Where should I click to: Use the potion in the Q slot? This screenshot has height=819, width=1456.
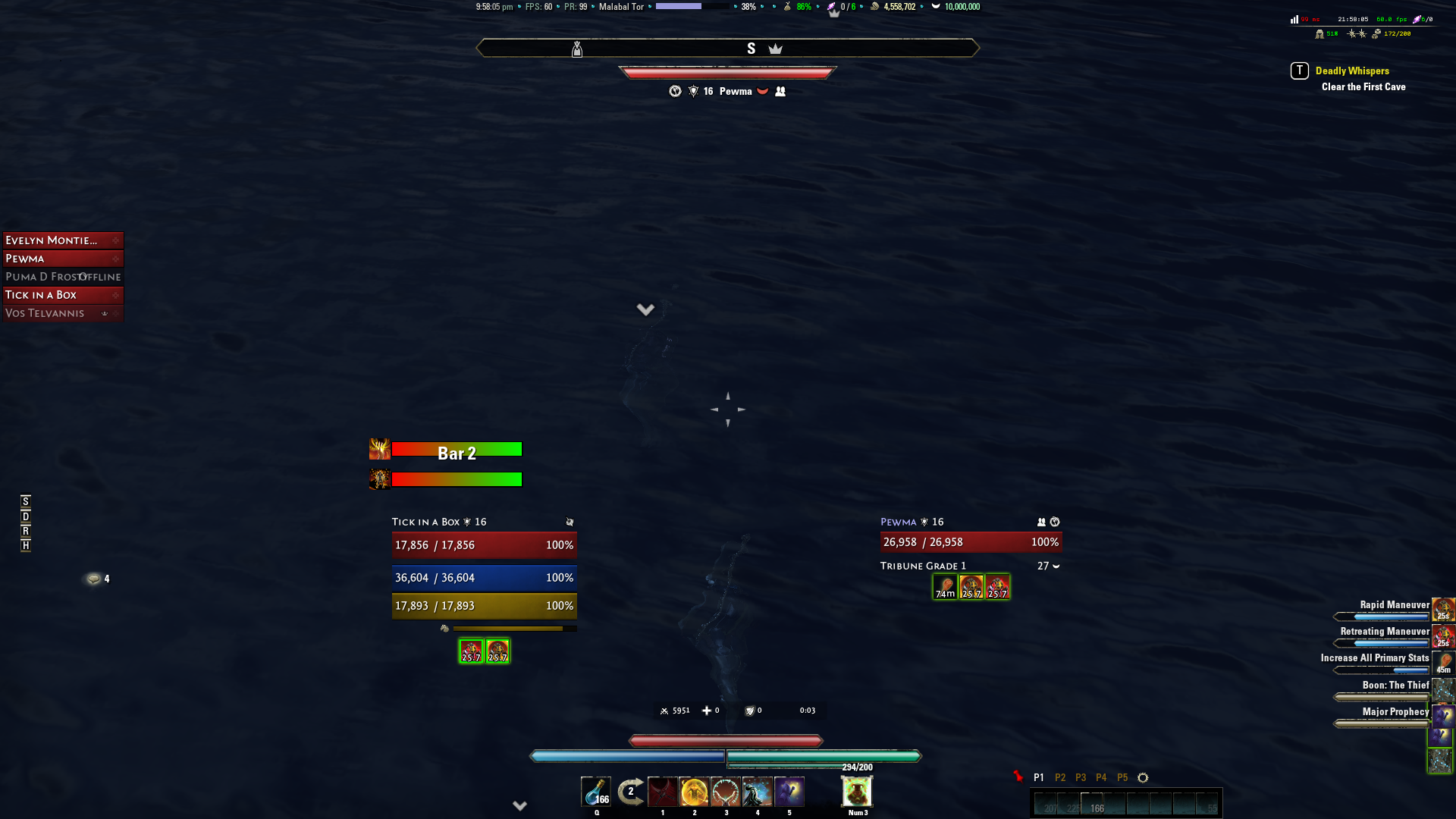click(x=596, y=792)
